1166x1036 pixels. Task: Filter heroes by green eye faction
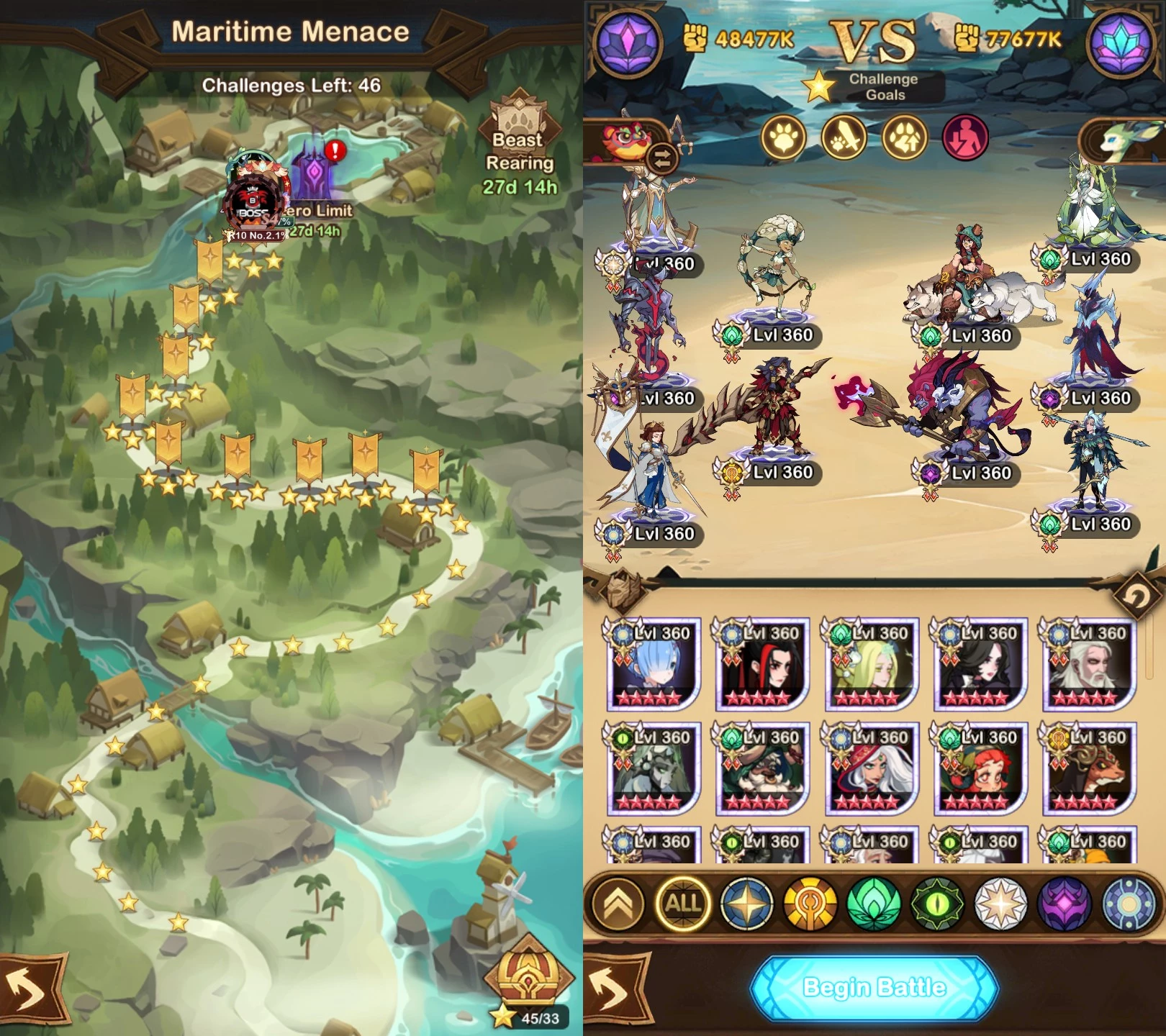[x=937, y=904]
